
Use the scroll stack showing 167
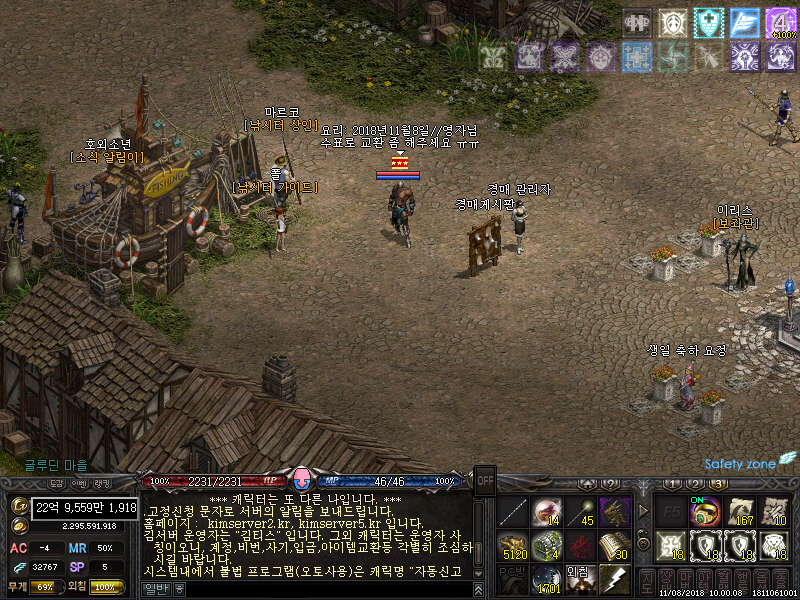click(741, 512)
